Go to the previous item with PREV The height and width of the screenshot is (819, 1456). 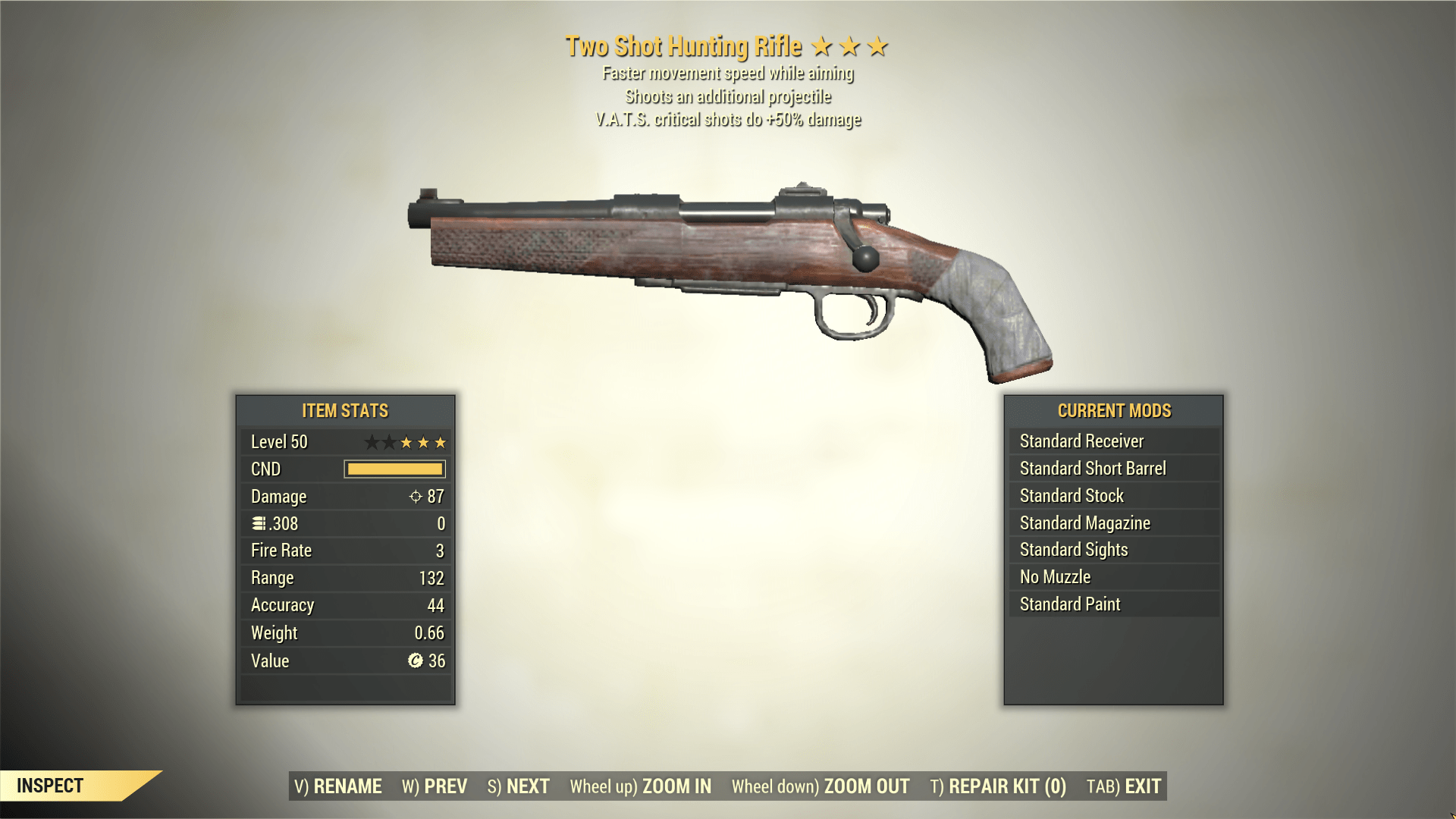[x=435, y=786]
